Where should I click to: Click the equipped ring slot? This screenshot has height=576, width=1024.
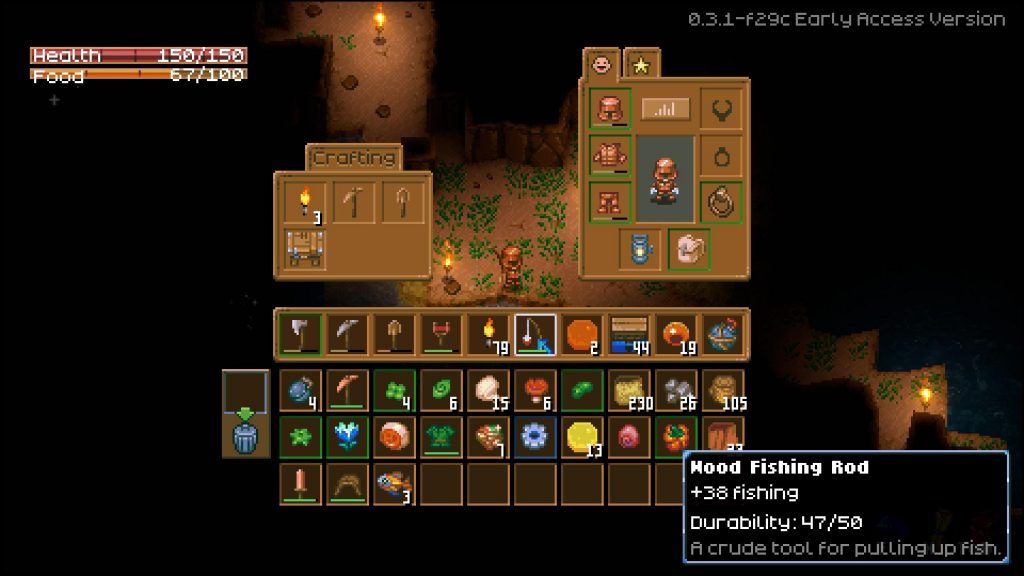point(720,203)
